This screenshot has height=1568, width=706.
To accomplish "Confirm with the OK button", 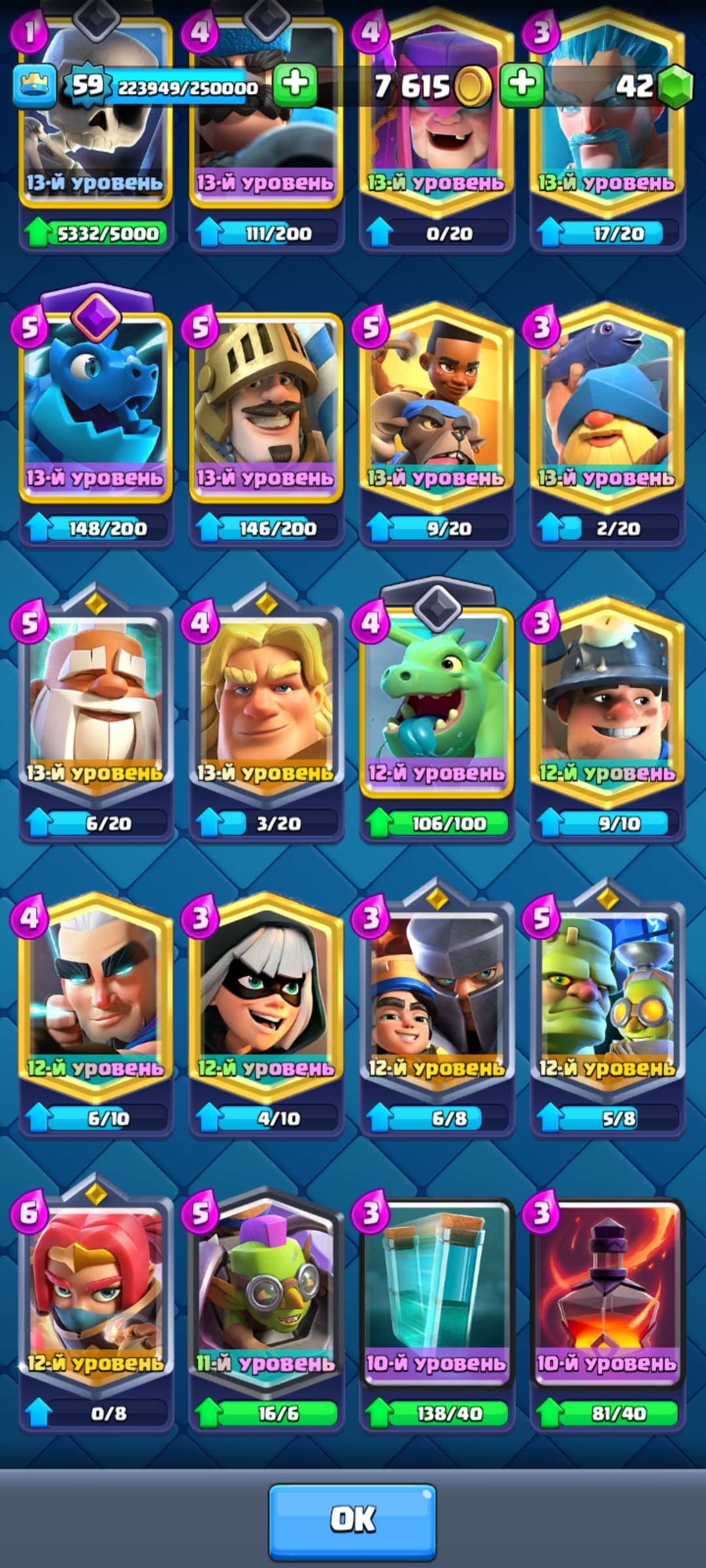I will click(x=352, y=1520).
